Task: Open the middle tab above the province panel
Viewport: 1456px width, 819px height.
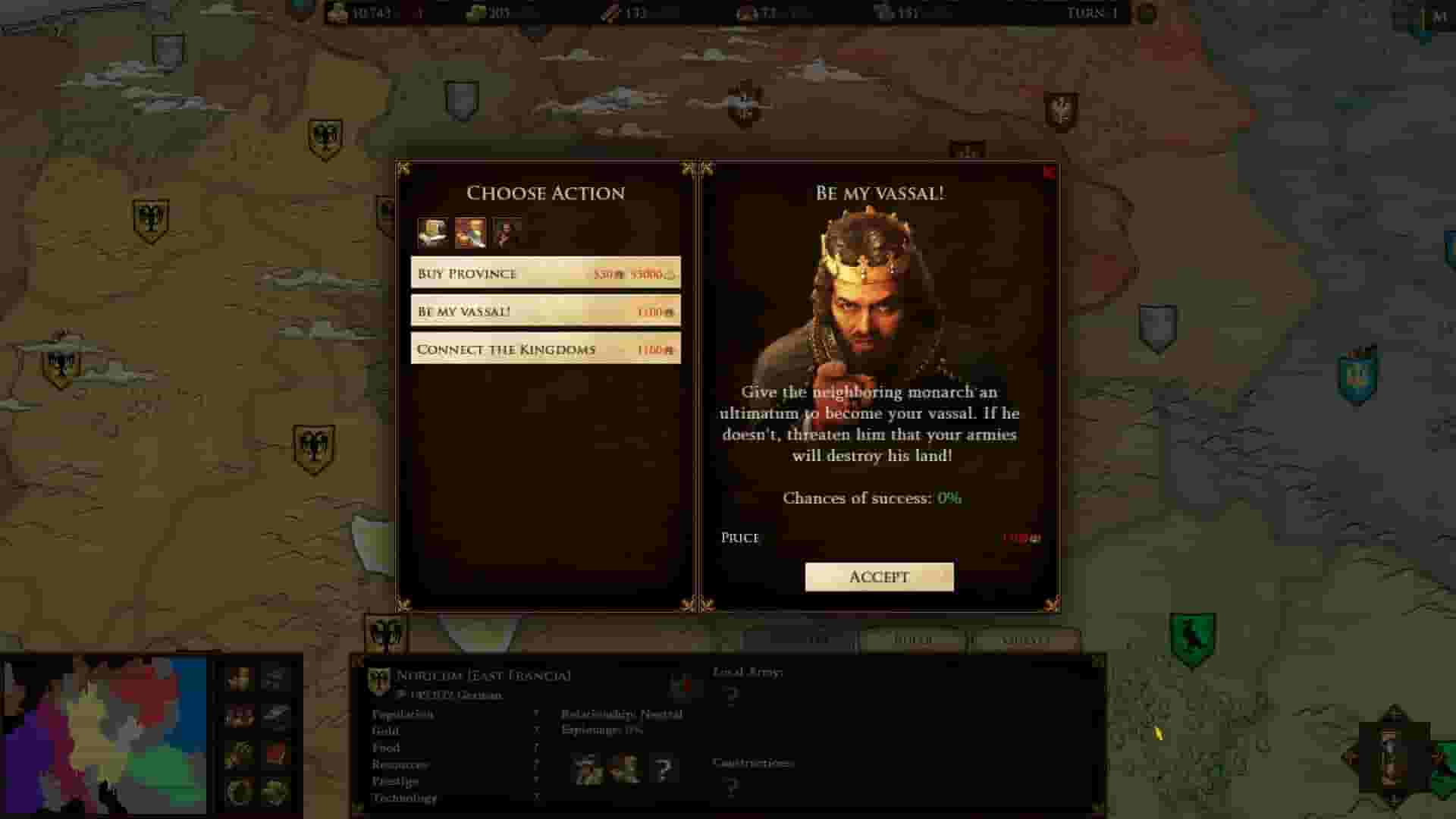Action: point(914,641)
